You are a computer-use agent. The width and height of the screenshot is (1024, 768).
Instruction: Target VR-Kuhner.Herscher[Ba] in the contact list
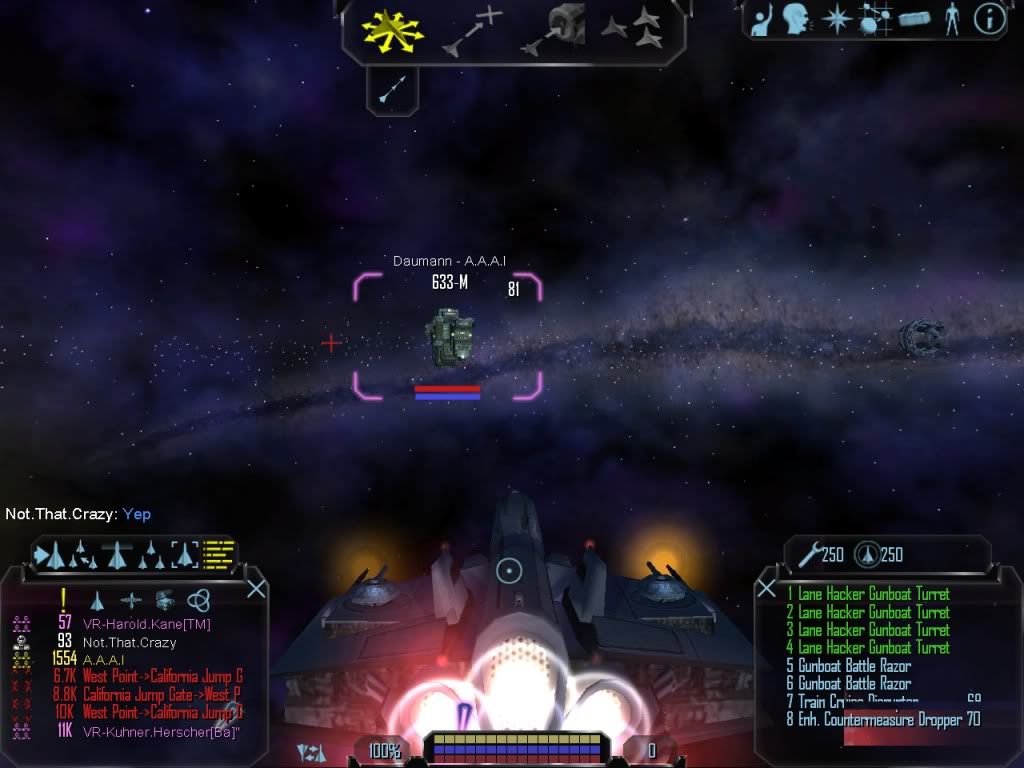click(x=160, y=732)
